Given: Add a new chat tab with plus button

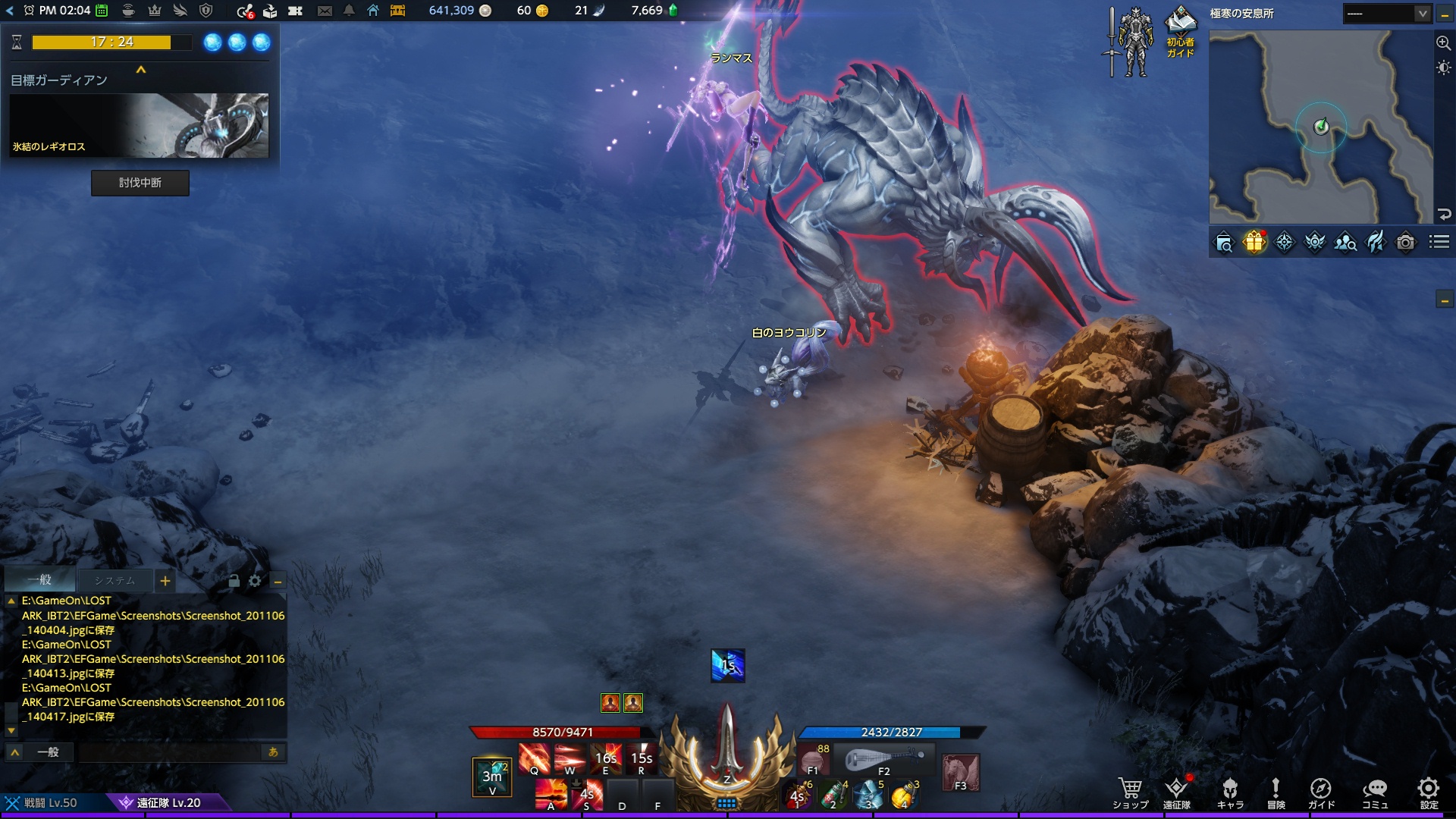Looking at the screenshot, I should pos(165,582).
